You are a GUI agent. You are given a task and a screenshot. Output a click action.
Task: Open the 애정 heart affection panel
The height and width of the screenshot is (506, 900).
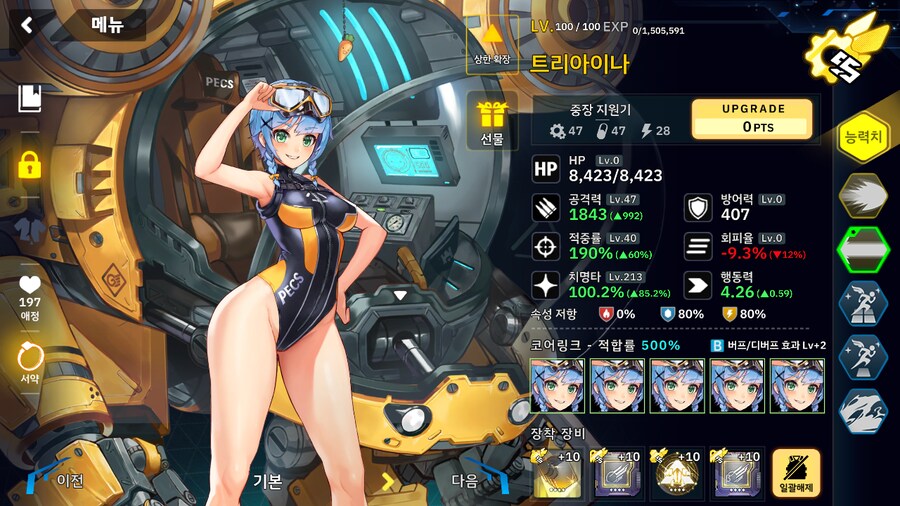[29, 297]
